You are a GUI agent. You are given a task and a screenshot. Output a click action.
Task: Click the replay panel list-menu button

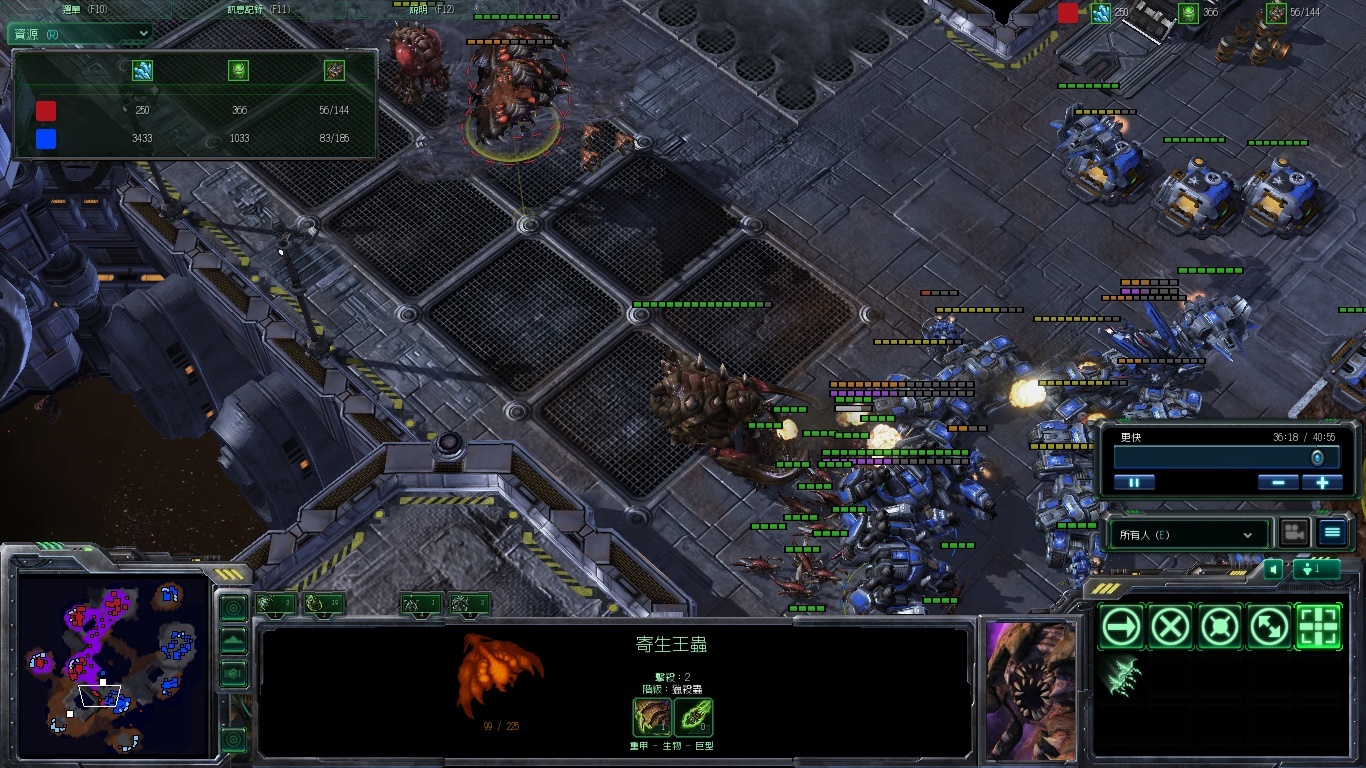[1332, 533]
